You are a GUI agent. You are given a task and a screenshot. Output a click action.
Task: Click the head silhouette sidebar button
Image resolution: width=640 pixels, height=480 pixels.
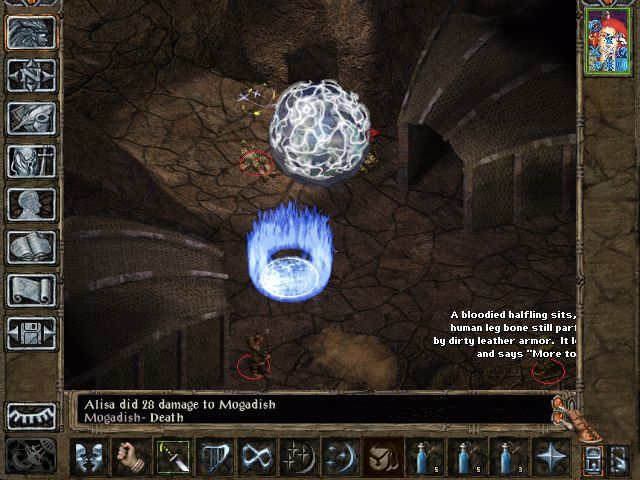(31, 204)
